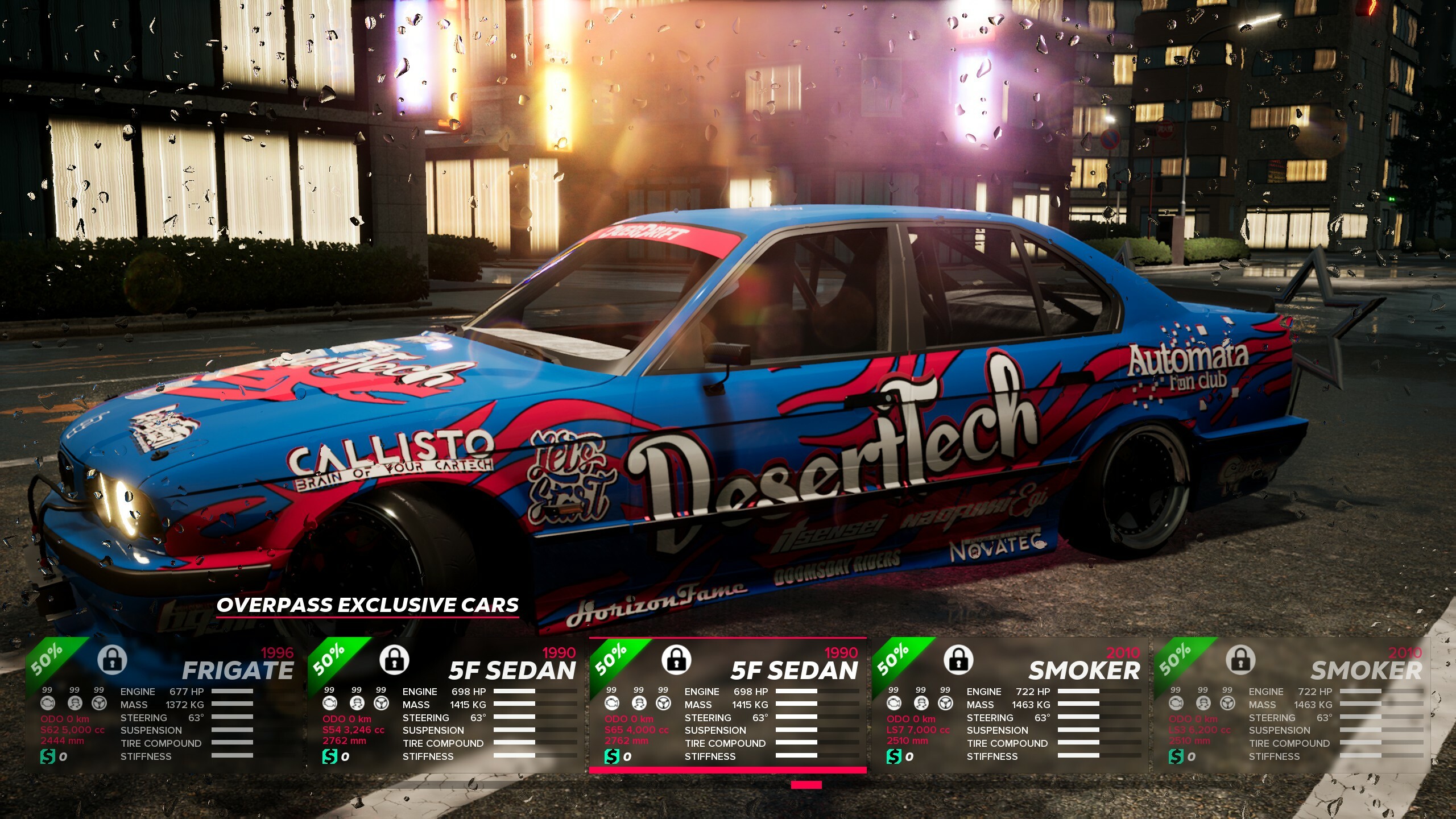The image size is (1456, 819).
Task: Click the engine stat icon on the Frigate card
Action: click(47, 703)
